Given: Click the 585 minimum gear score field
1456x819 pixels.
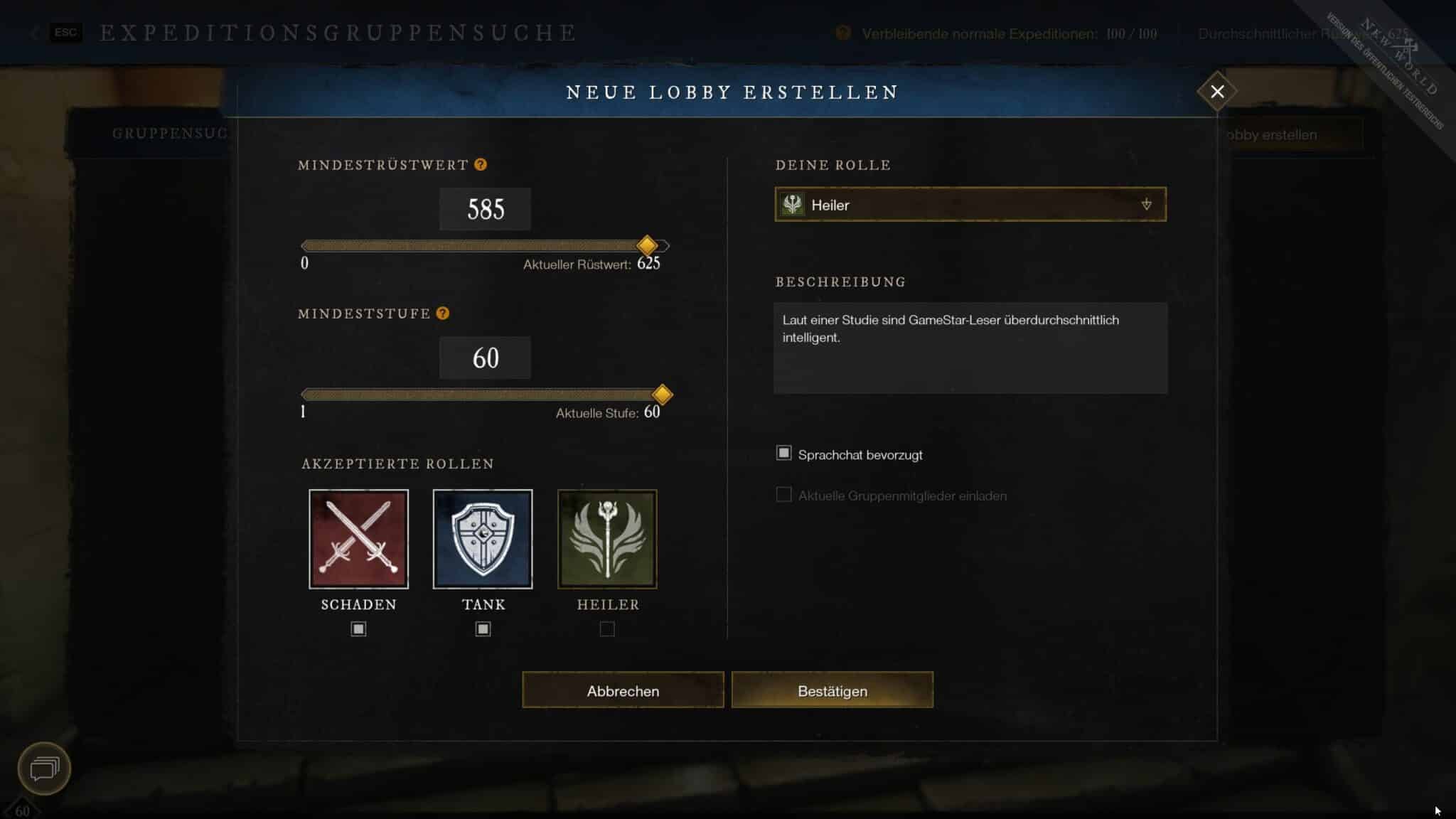Looking at the screenshot, I should click(x=485, y=209).
